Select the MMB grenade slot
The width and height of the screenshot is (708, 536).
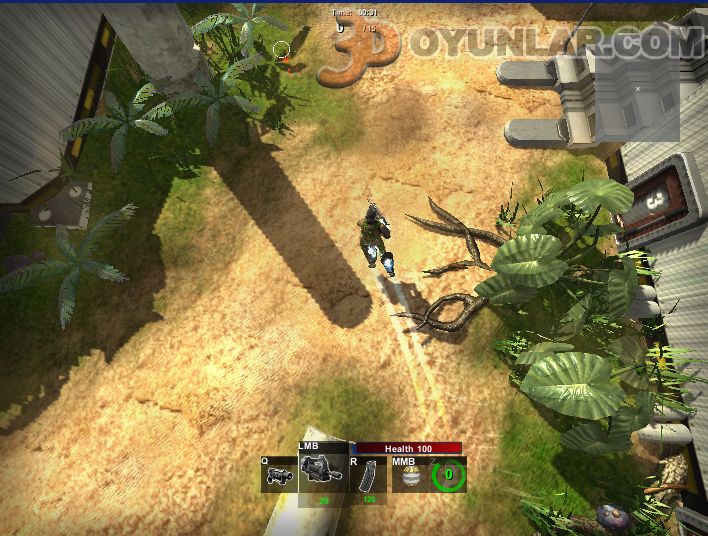tap(407, 475)
